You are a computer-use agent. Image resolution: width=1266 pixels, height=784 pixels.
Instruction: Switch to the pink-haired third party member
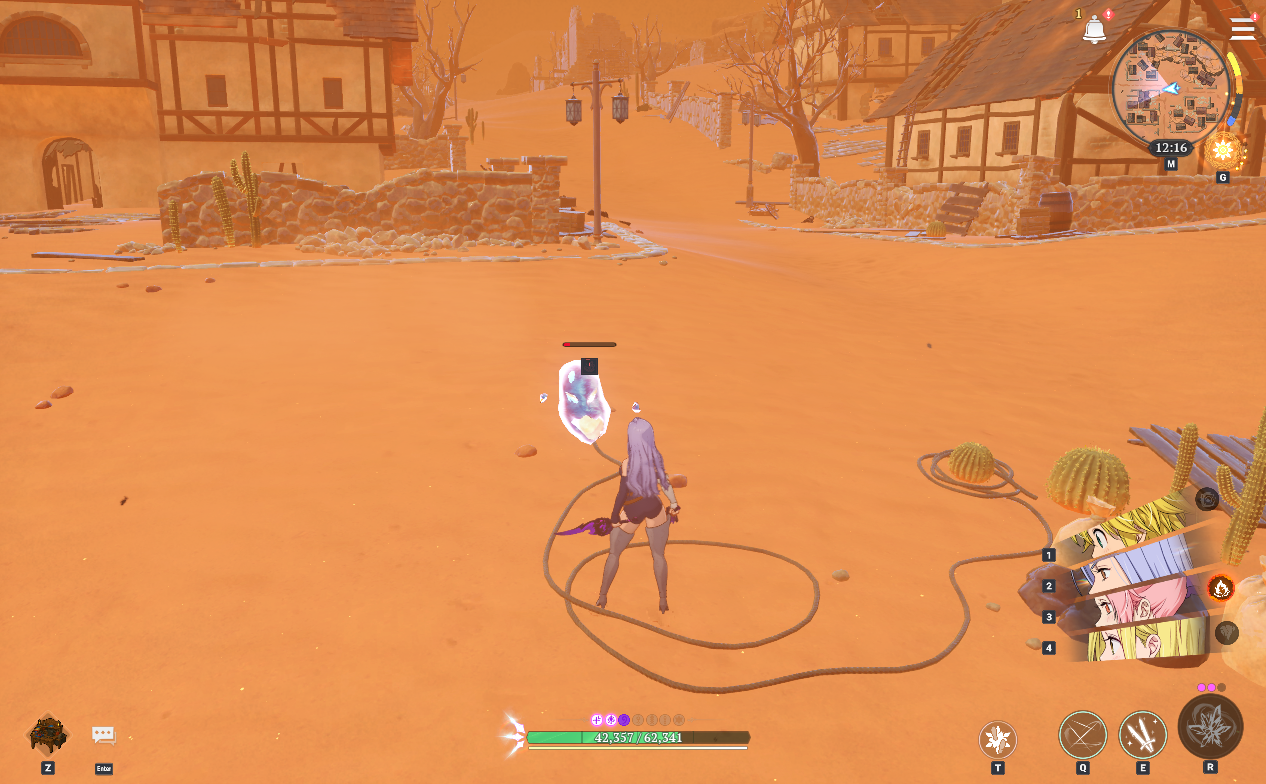click(x=1135, y=602)
